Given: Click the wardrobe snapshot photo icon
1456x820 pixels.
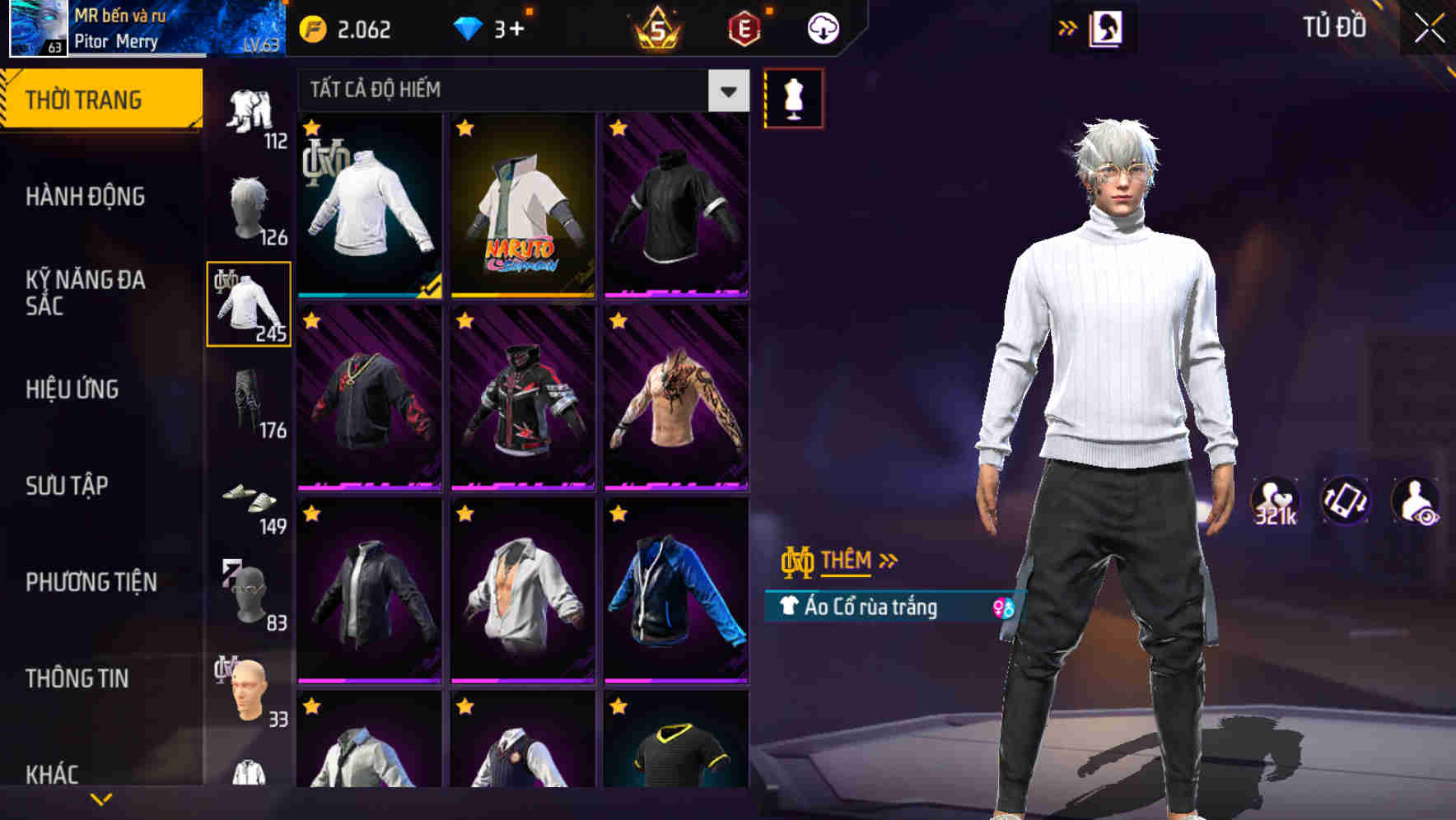Looking at the screenshot, I should coord(1106,27).
